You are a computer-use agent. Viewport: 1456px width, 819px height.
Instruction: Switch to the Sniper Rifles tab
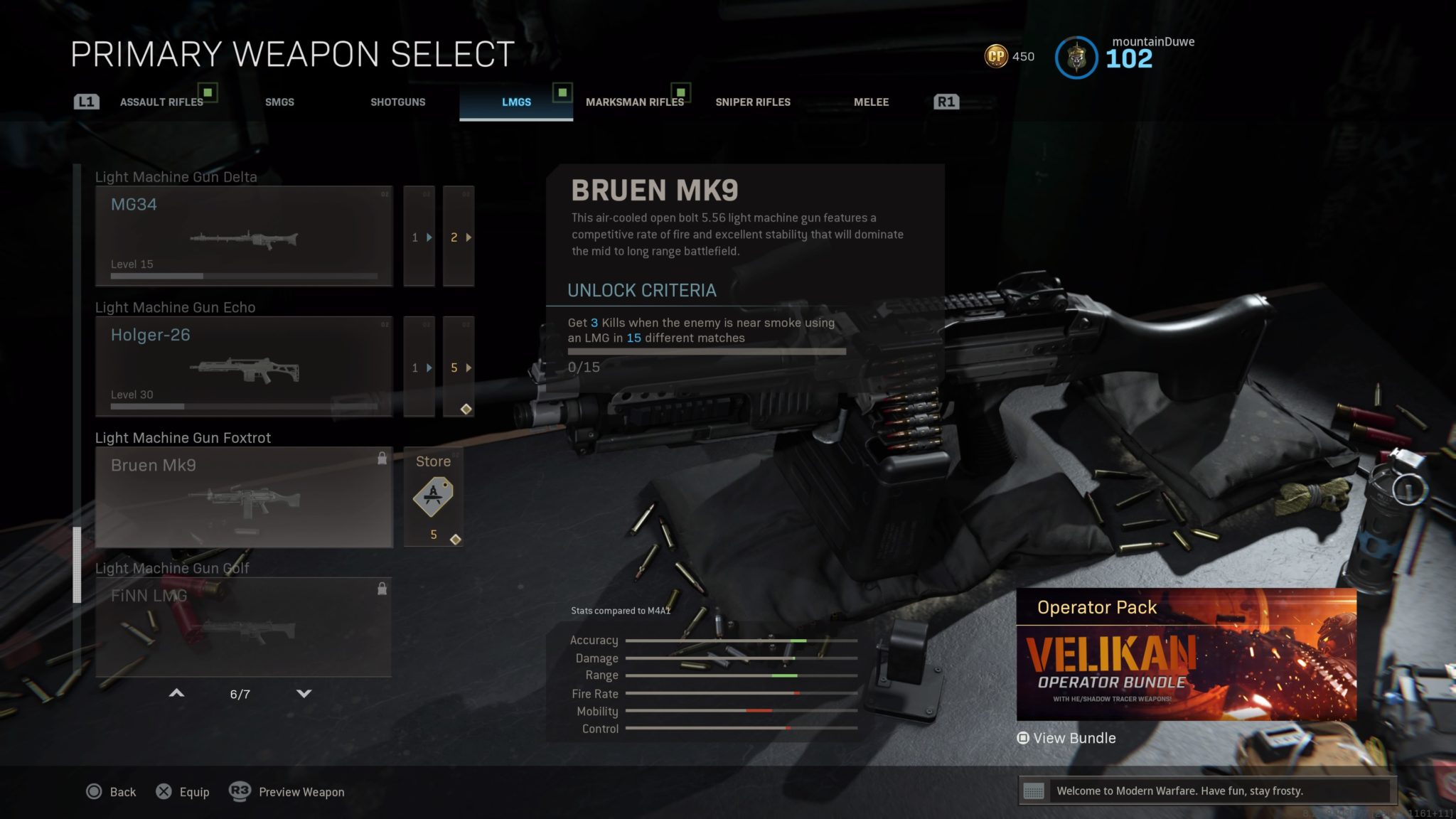point(752,102)
